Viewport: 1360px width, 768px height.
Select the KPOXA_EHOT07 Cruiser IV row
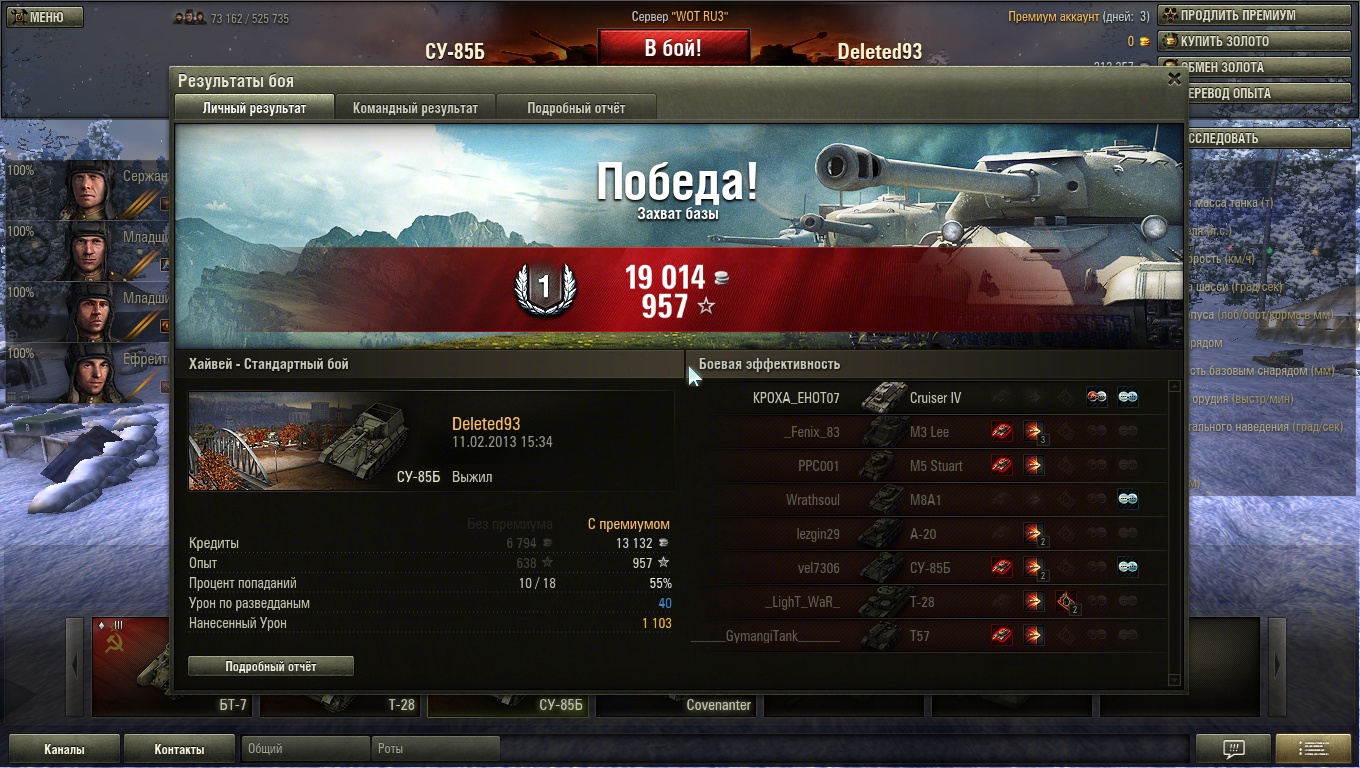(930, 398)
